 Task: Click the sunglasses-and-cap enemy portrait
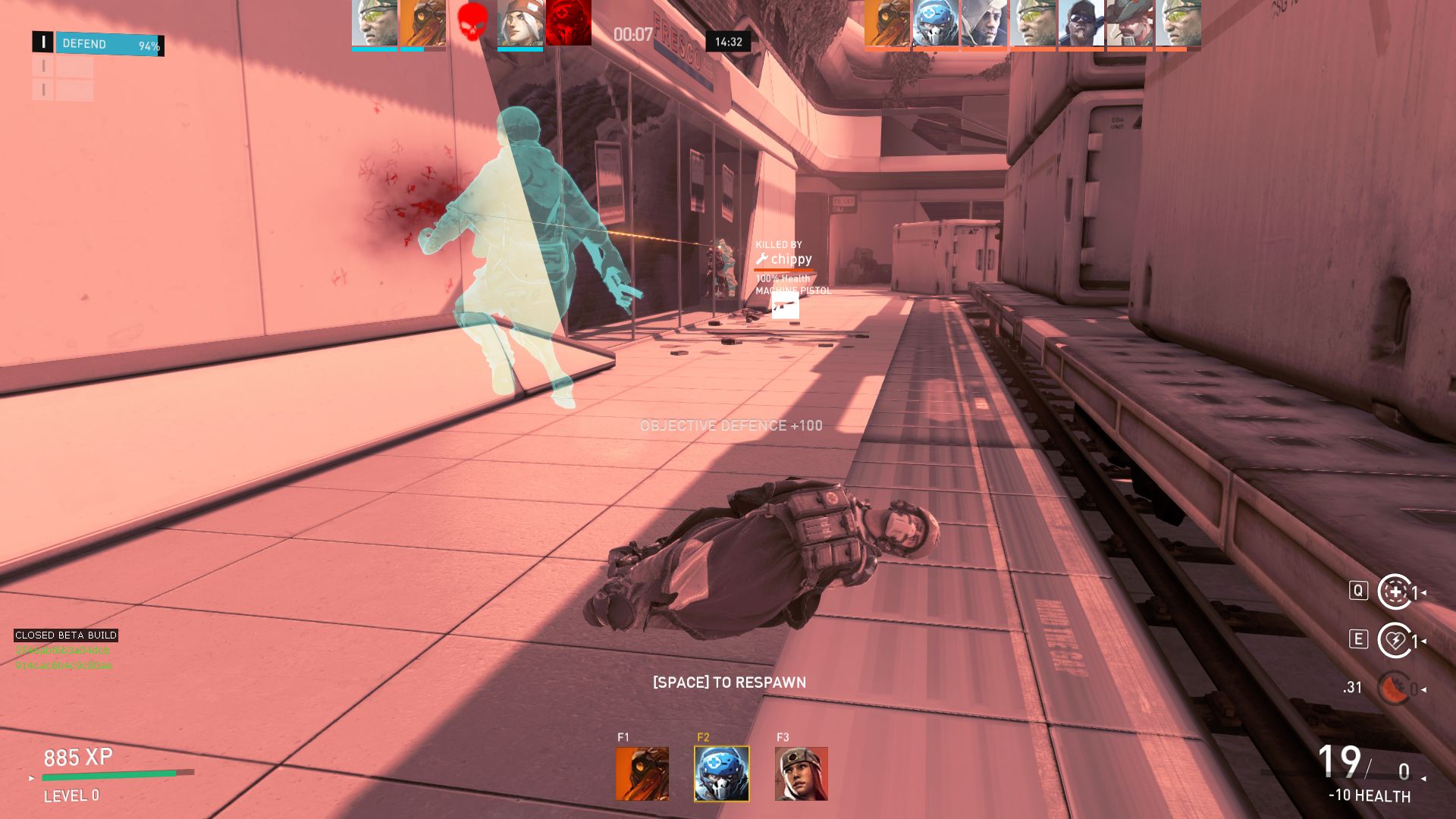click(x=1081, y=23)
